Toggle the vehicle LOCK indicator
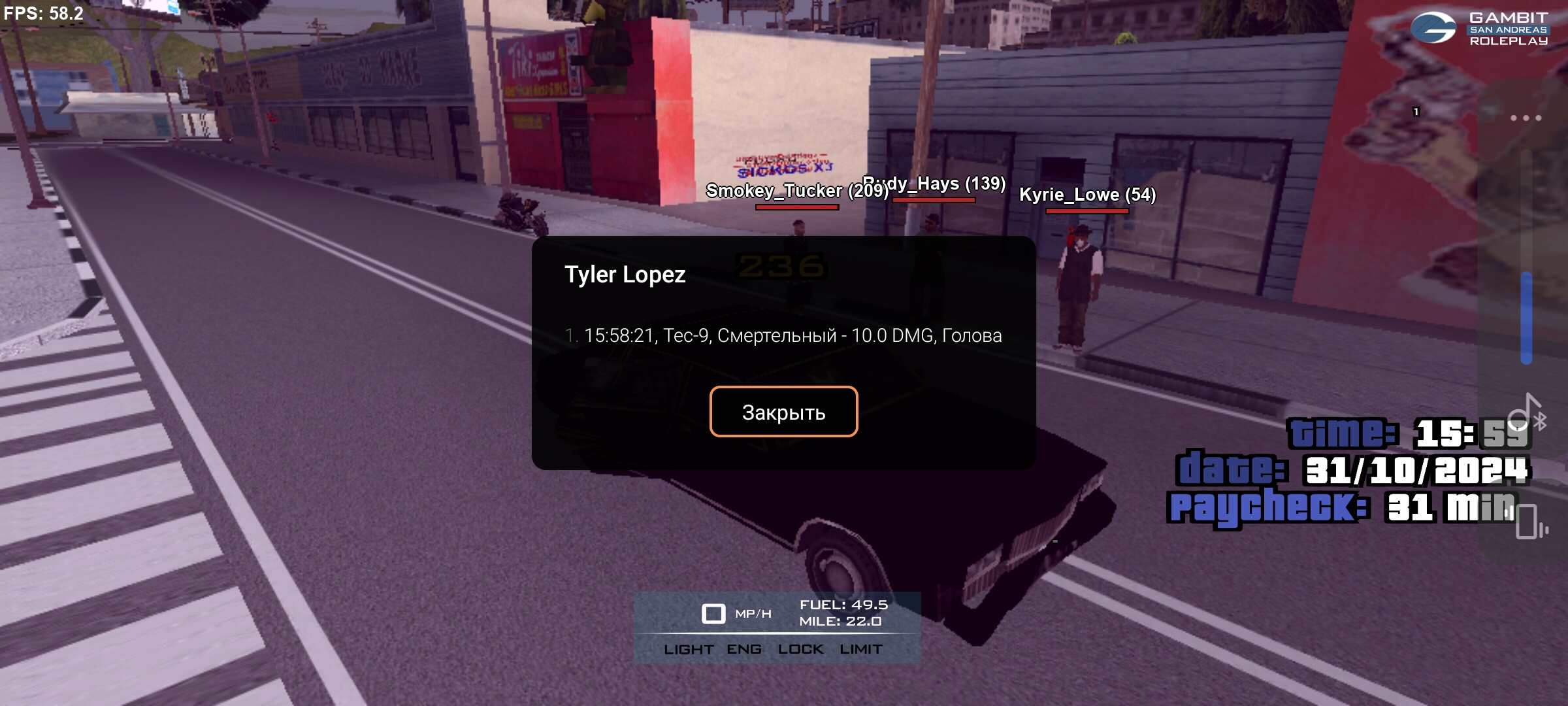The width and height of the screenshot is (1568, 706). coord(800,649)
